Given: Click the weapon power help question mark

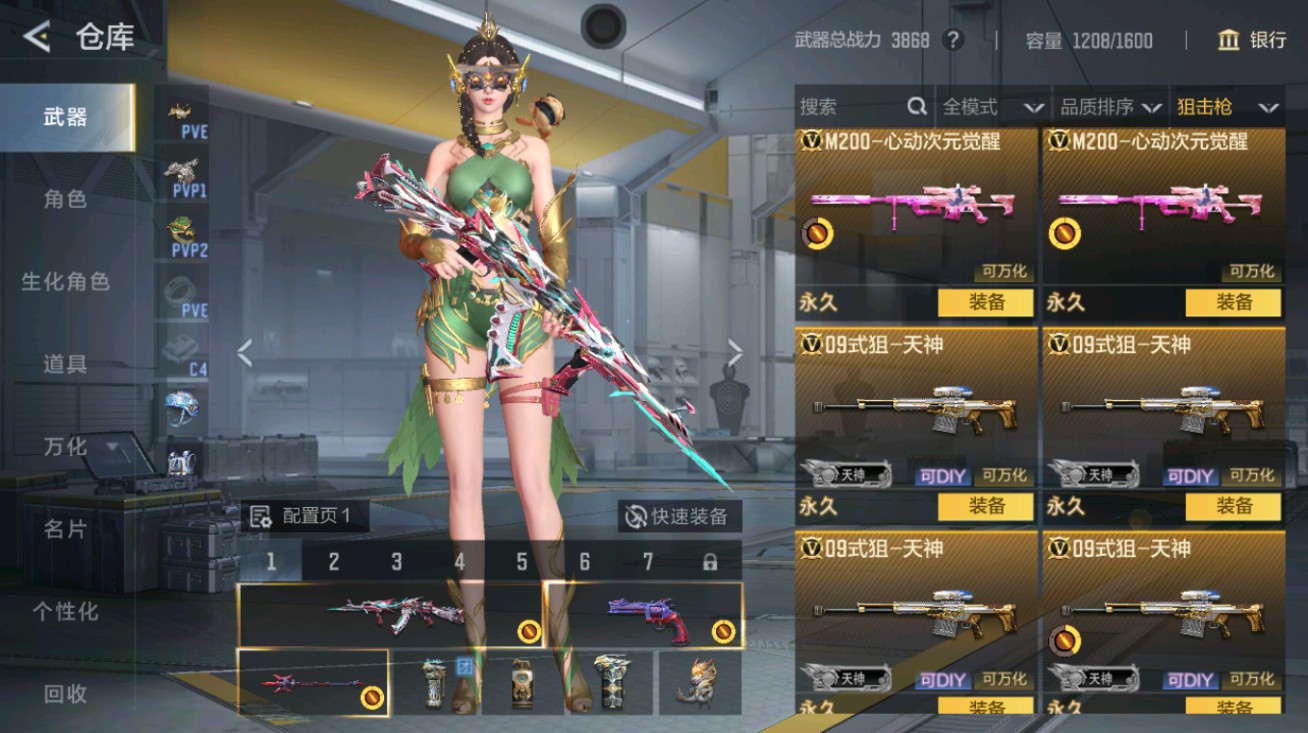Looking at the screenshot, I should (x=954, y=40).
